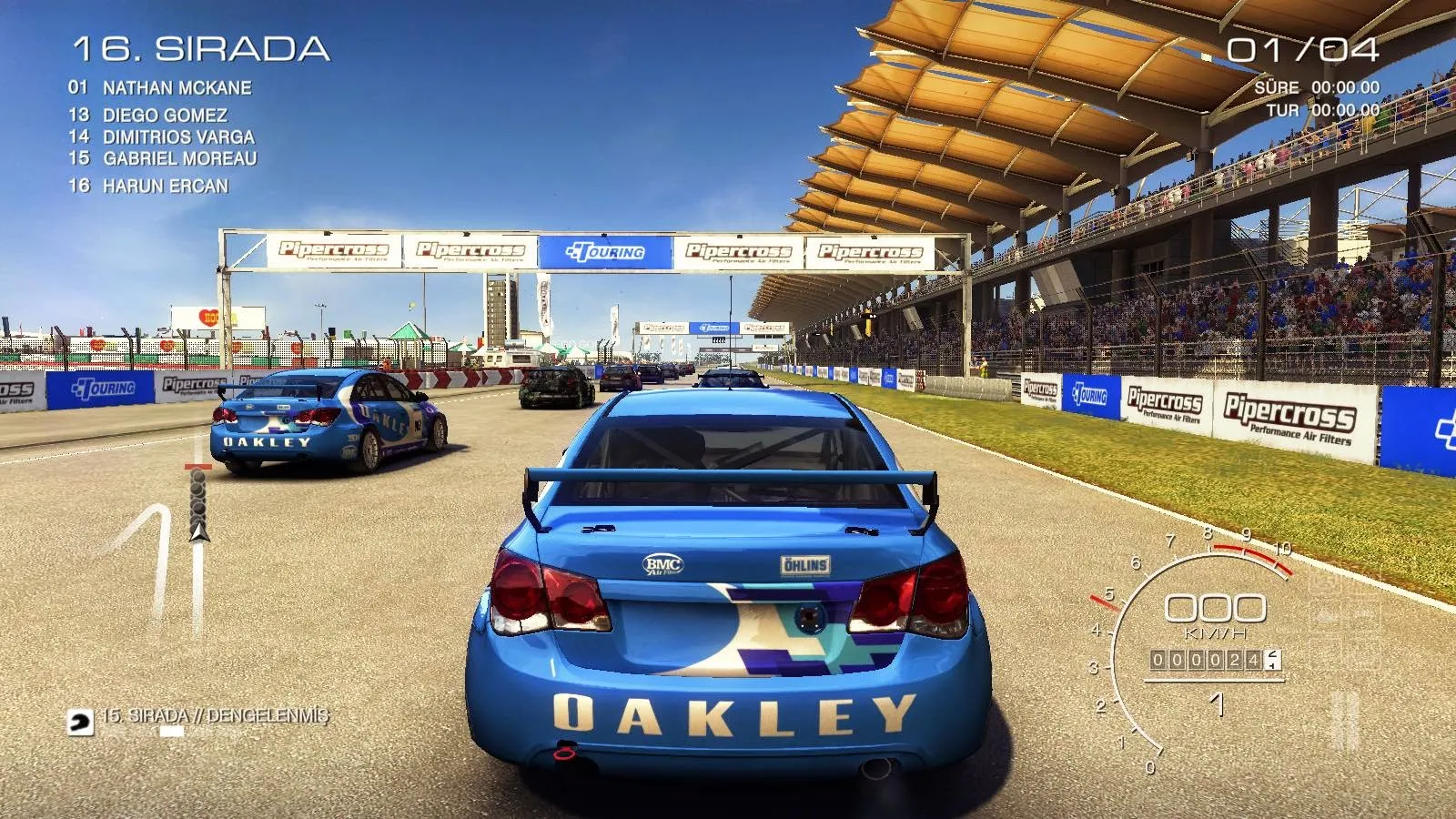Open the teammate status icon

click(x=80, y=723)
